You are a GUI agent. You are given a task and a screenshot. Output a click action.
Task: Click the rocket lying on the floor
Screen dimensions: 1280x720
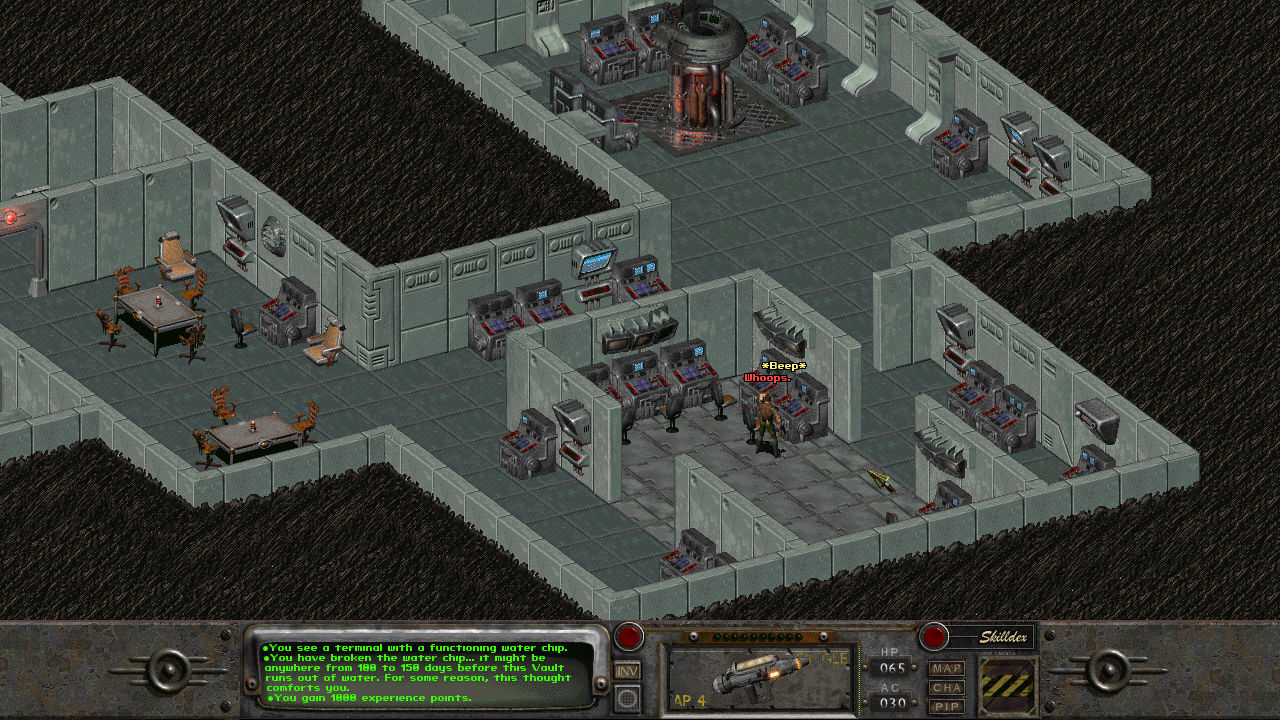tap(880, 478)
